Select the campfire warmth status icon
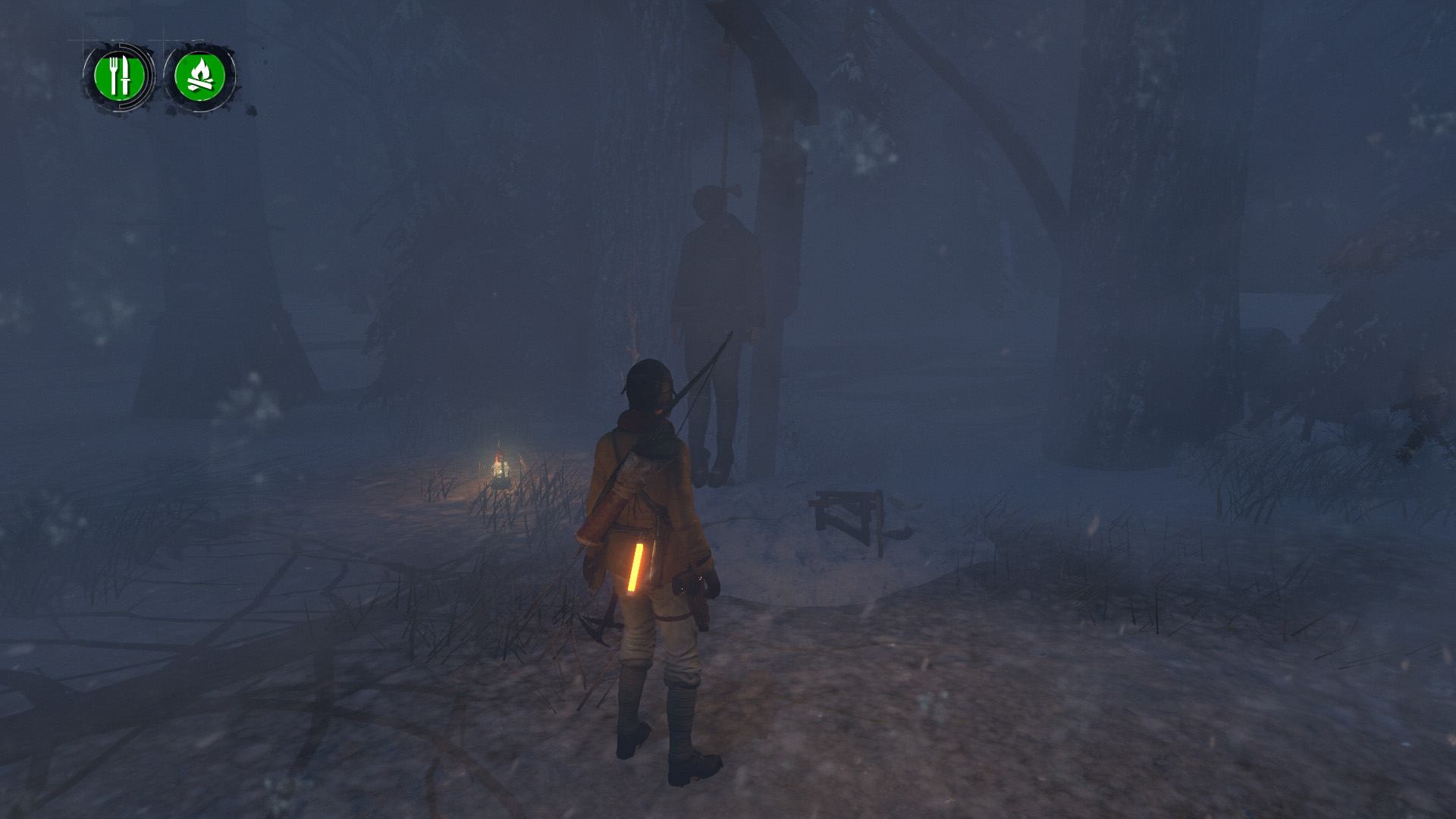Screen dimensions: 1456x819 pyautogui.click(x=200, y=76)
